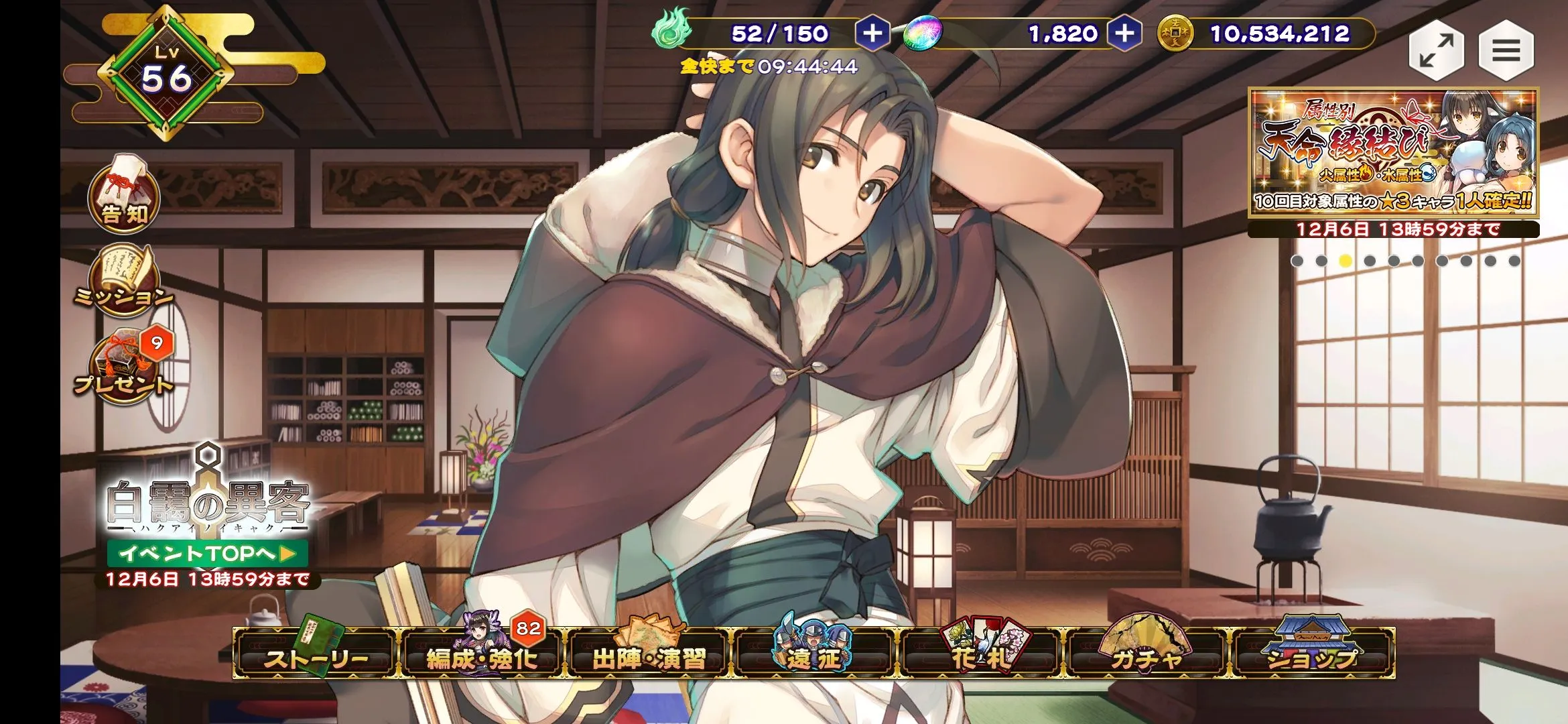Tap the イベントTOPへ event button
Viewport: 1568px width, 724px height.
(207, 553)
